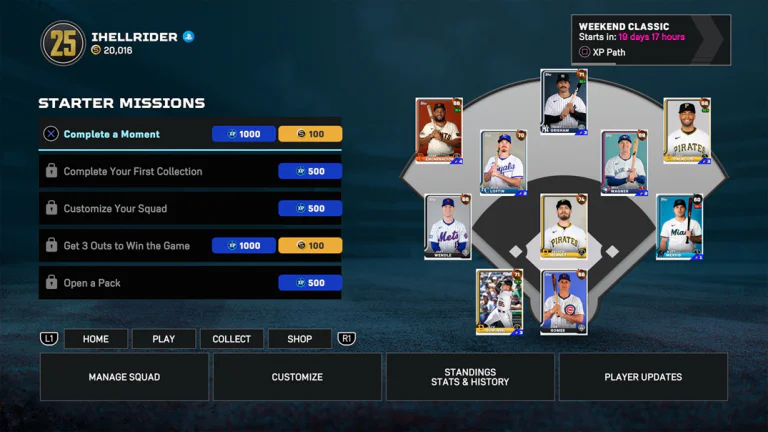
Task: Select the Wagner Mariners player card
Action: pyautogui.click(x=624, y=163)
